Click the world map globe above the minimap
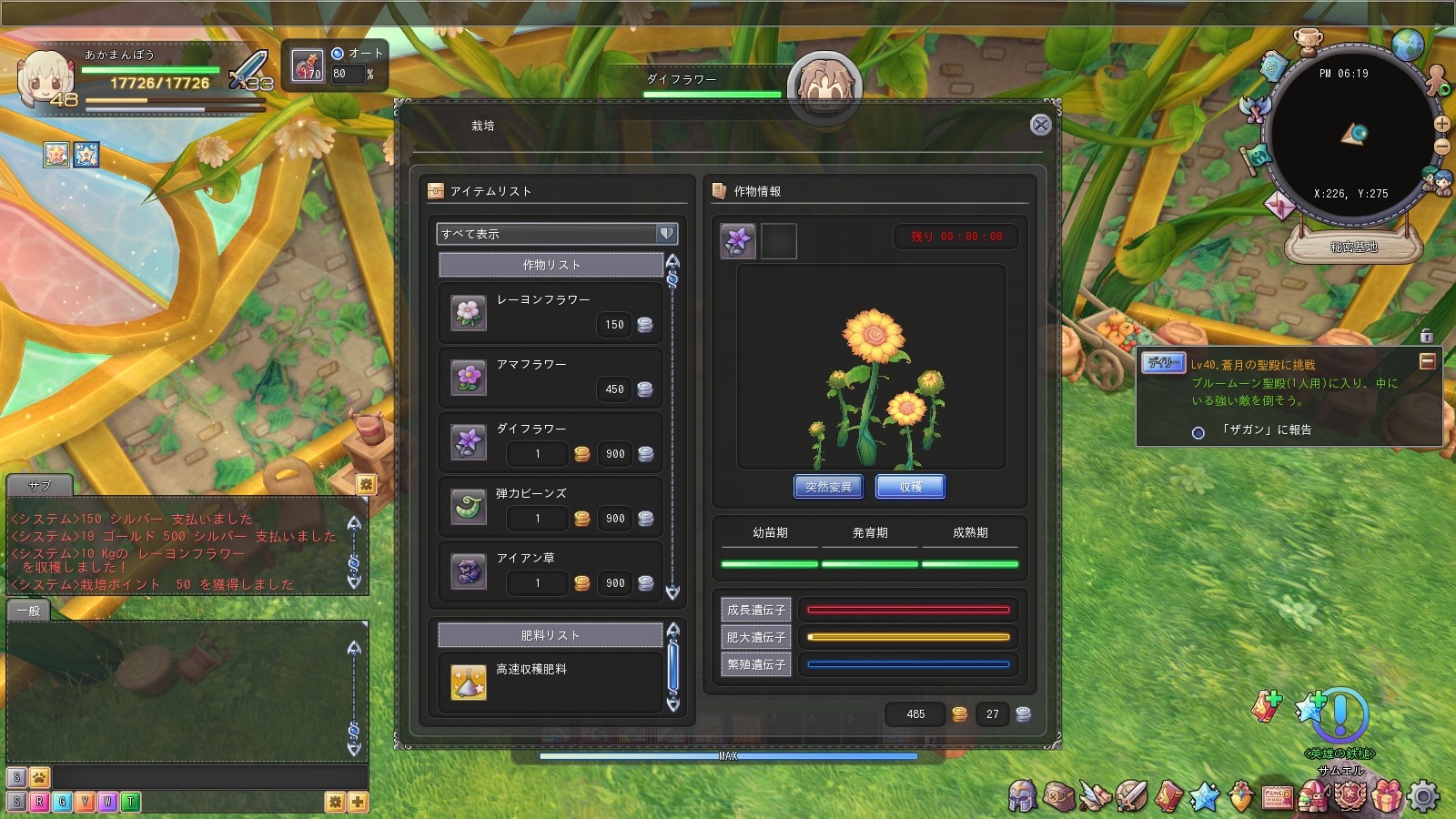 pos(1407,45)
